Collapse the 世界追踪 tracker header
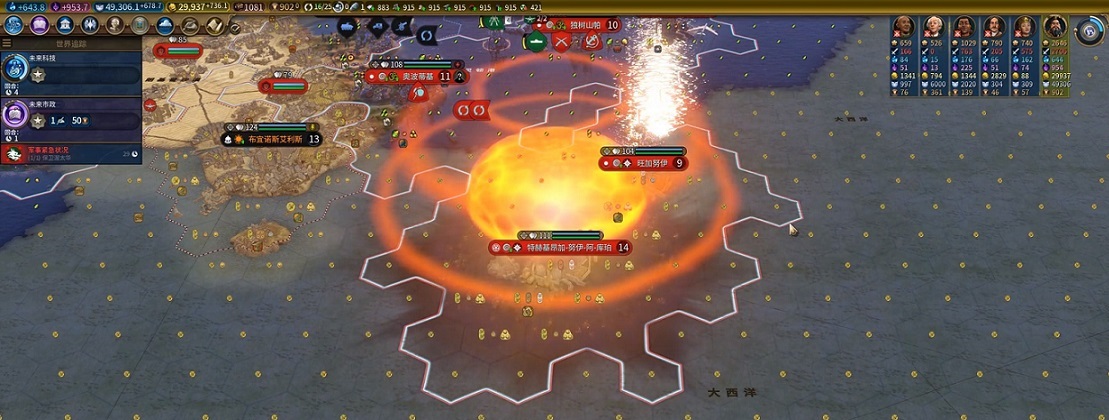This screenshot has width=1109, height=420. click(70, 44)
